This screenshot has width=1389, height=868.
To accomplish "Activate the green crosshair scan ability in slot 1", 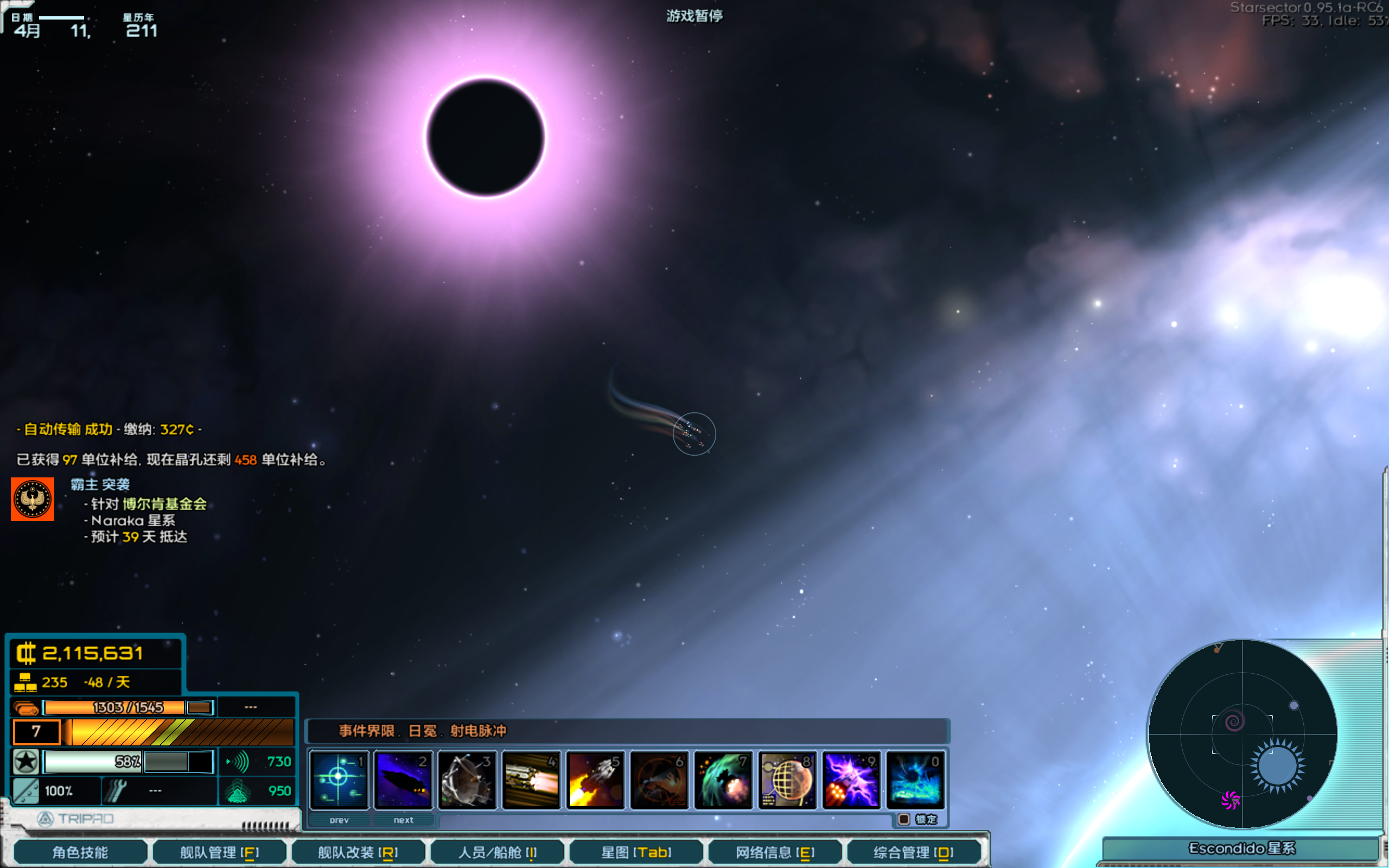I will [x=339, y=779].
